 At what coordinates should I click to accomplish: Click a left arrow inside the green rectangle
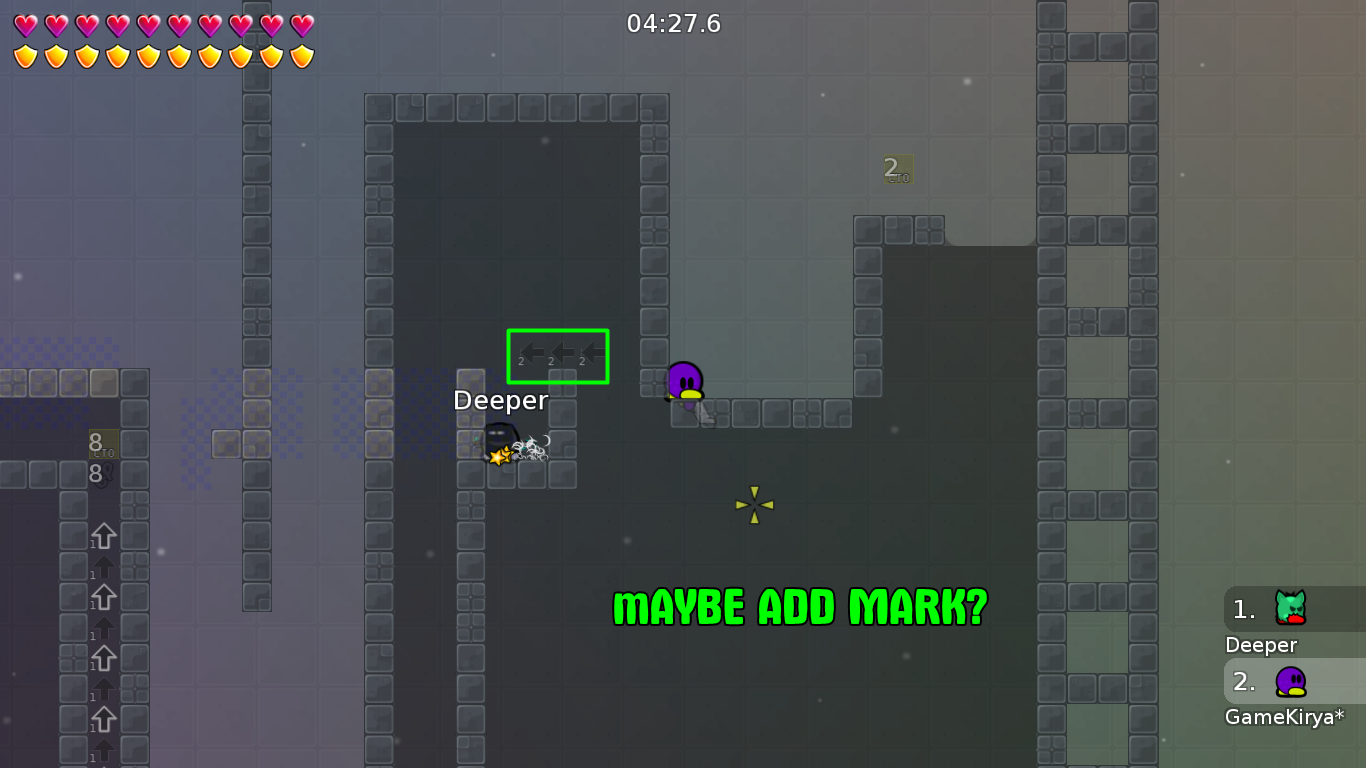[x=560, y=353]
